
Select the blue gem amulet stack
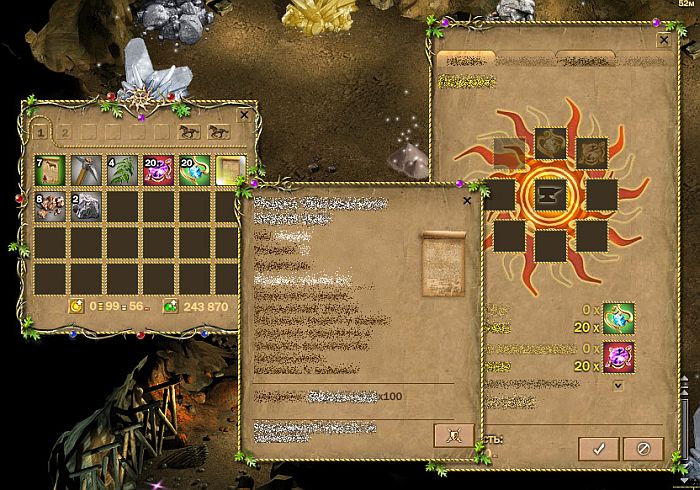[x=194, y=171]
